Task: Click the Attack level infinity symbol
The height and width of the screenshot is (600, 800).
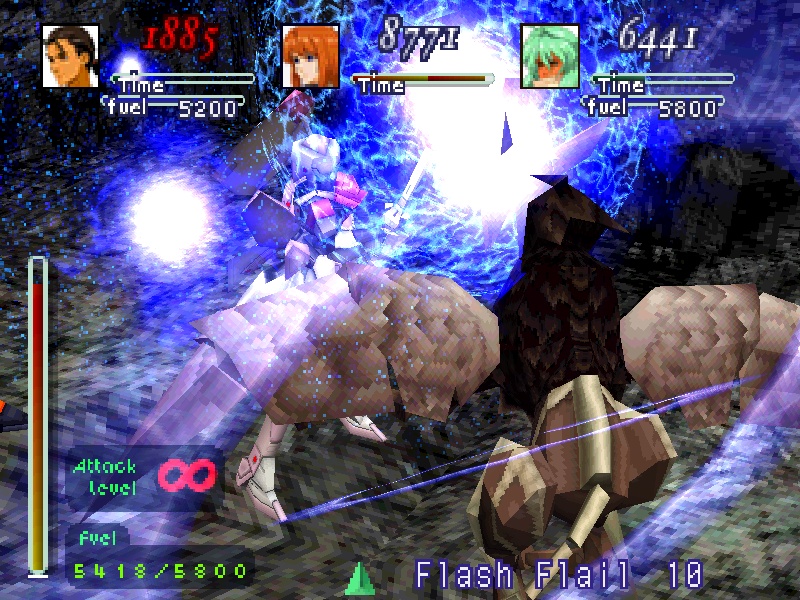Action: click(x=188, y=473)
